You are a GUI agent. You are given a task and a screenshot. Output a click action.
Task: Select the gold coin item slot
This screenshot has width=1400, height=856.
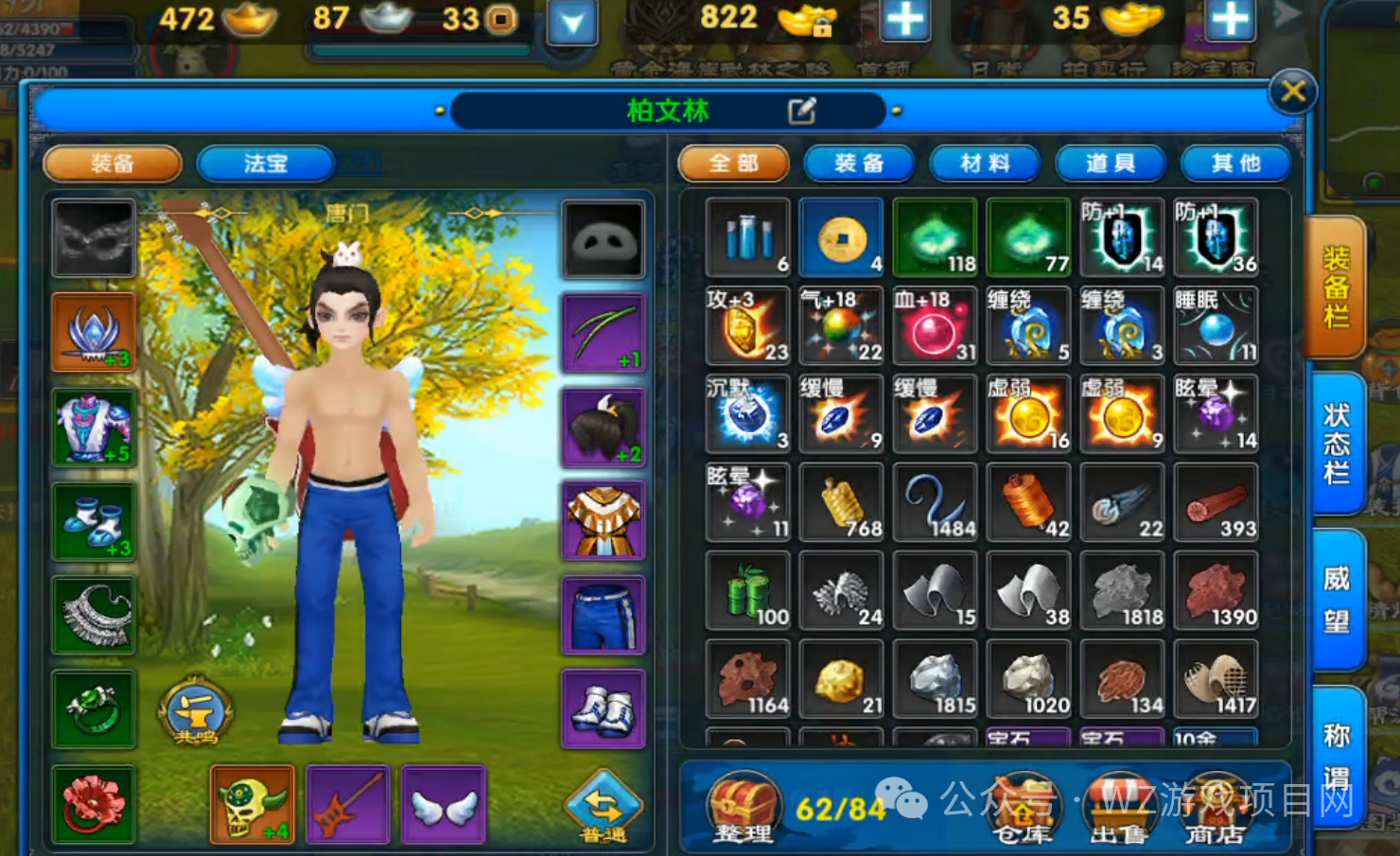coord(841,237)
